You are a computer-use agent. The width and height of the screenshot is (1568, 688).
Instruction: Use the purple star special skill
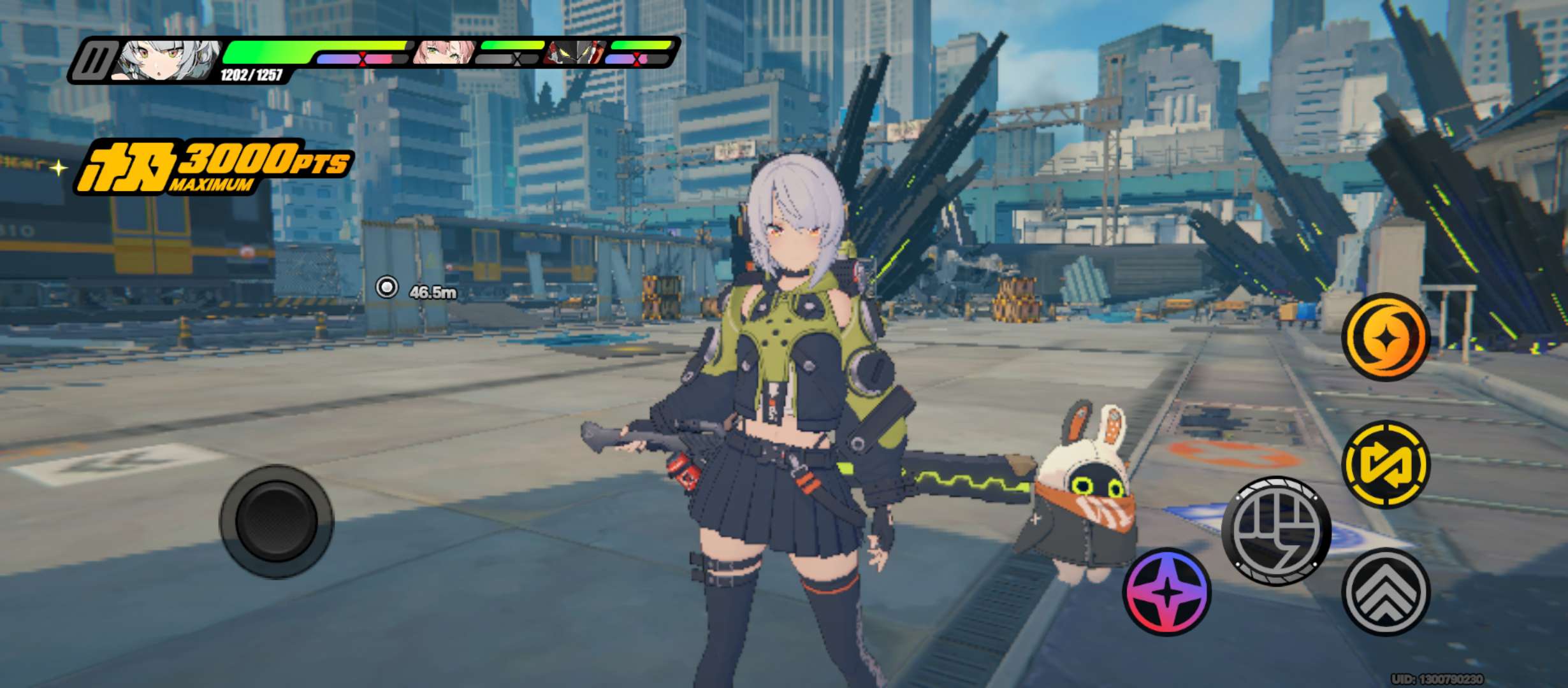[1166, 592]
